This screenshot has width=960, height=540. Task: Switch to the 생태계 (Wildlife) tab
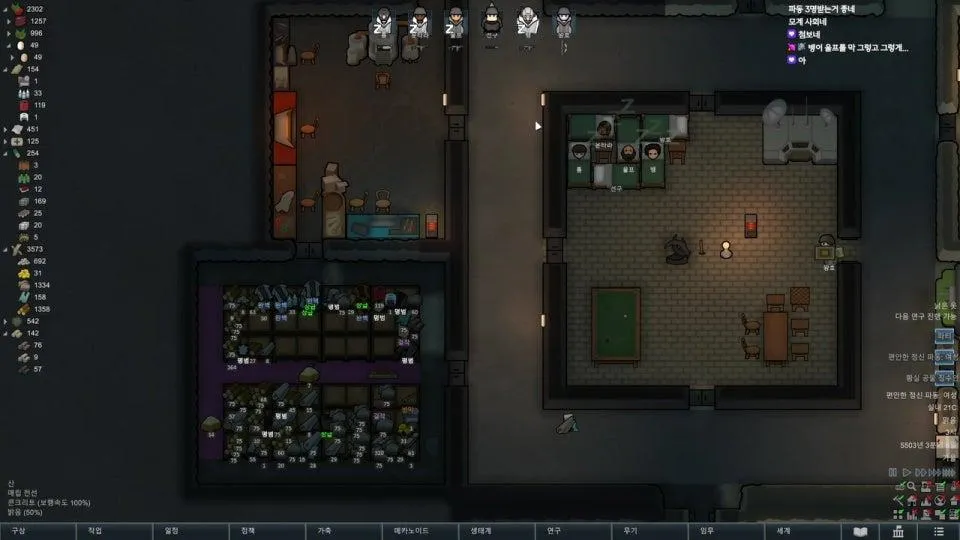tap(481, 531)
